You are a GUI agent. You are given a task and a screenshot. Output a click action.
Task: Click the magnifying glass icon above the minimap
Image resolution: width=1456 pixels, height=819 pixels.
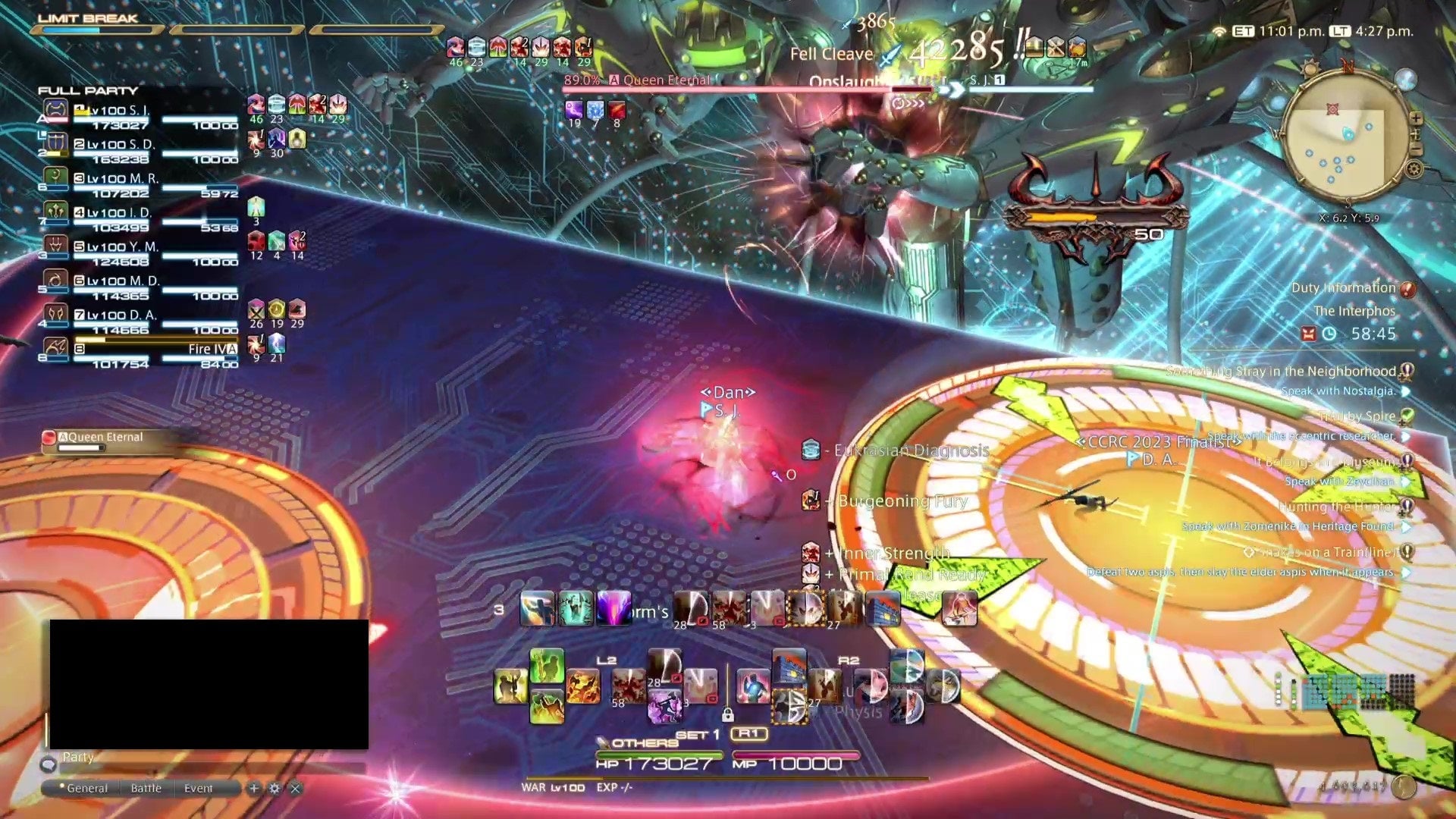coord(1407,80)
